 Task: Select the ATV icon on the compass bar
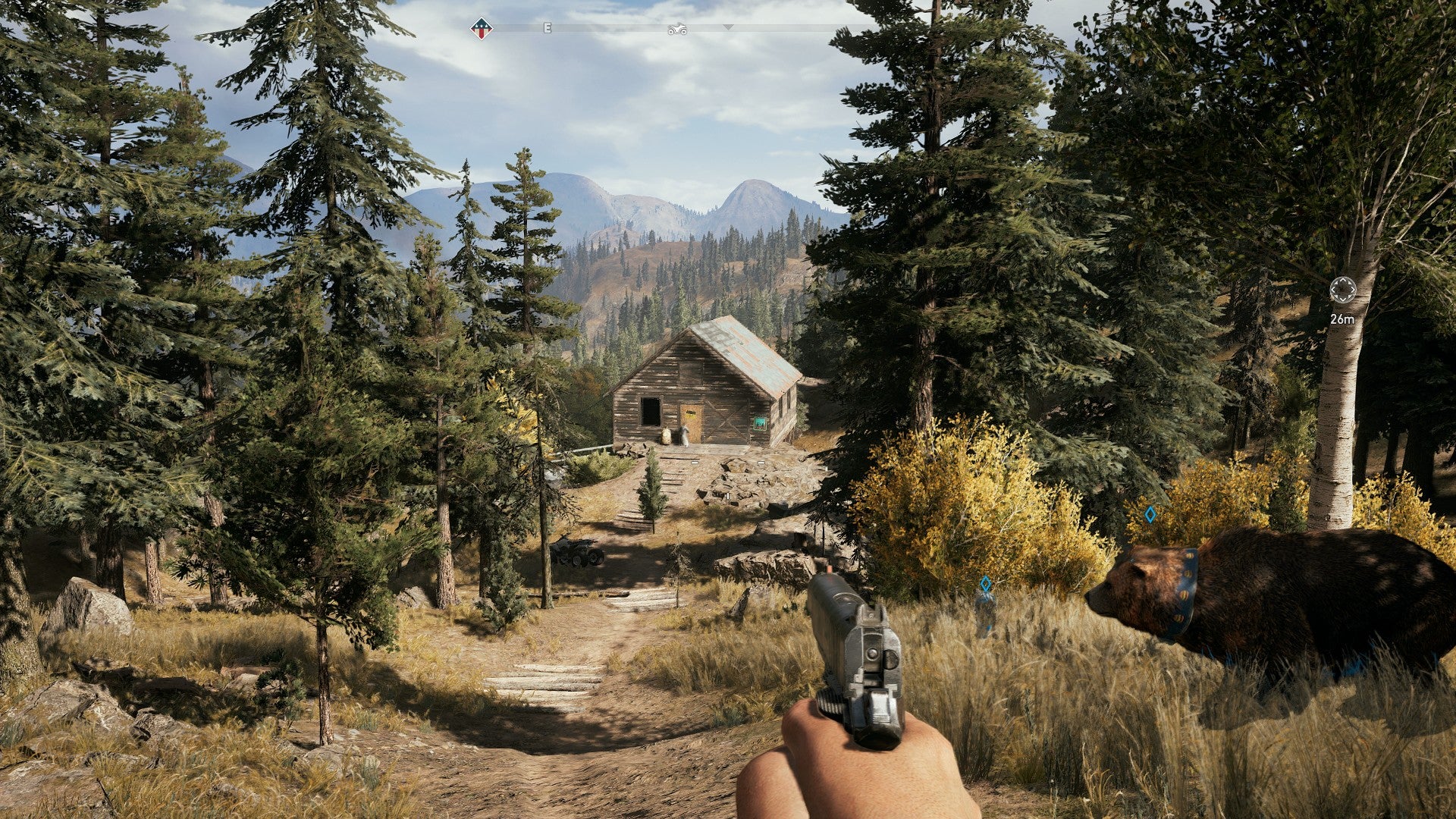coord(678,29)
